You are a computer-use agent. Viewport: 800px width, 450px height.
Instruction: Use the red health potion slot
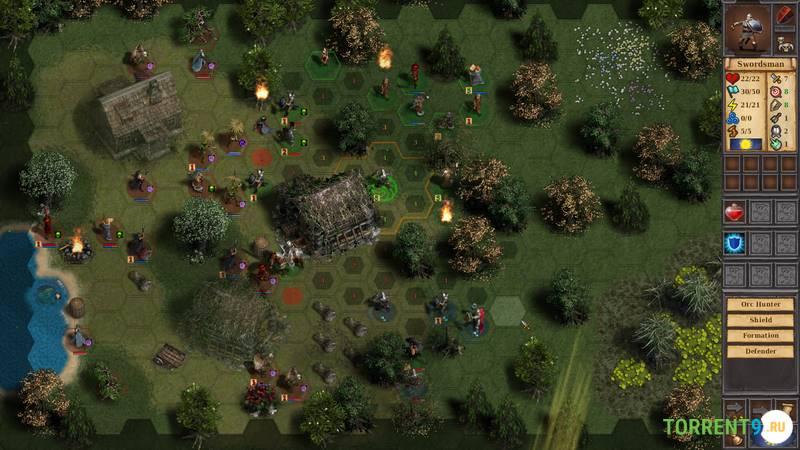point(735,211)
